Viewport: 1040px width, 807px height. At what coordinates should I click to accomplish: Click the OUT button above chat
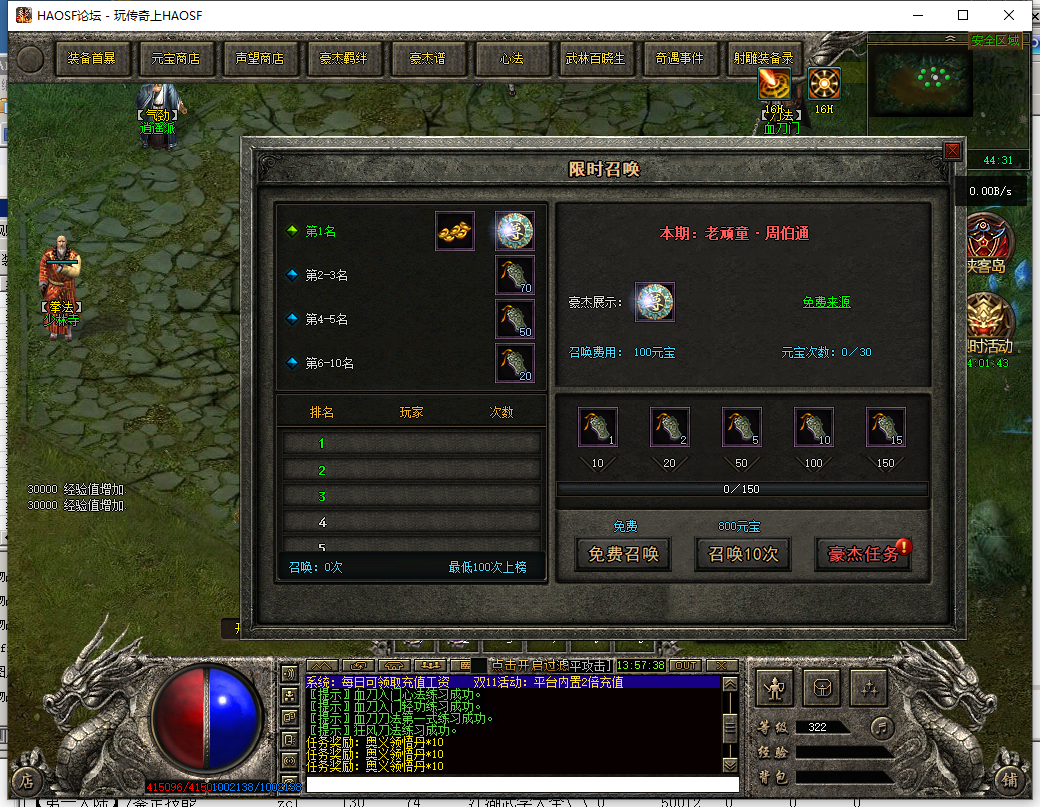[686, 665]
